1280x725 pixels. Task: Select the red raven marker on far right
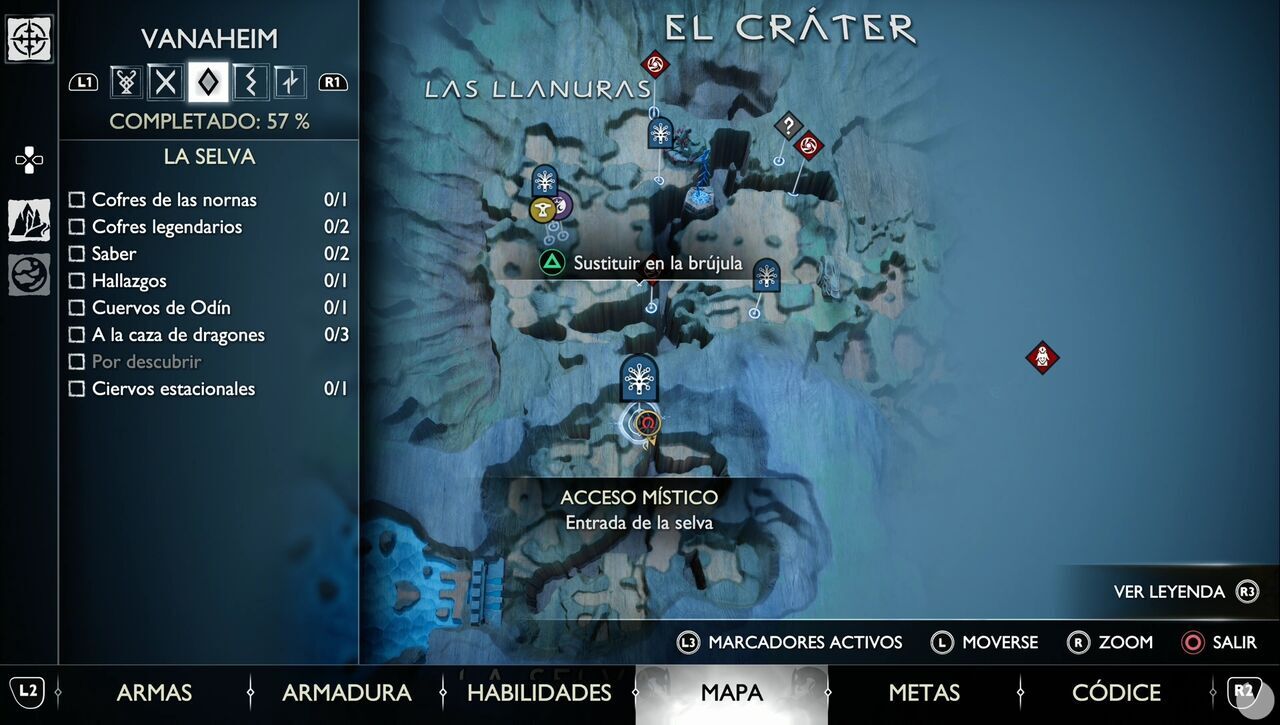[1043, 357]
